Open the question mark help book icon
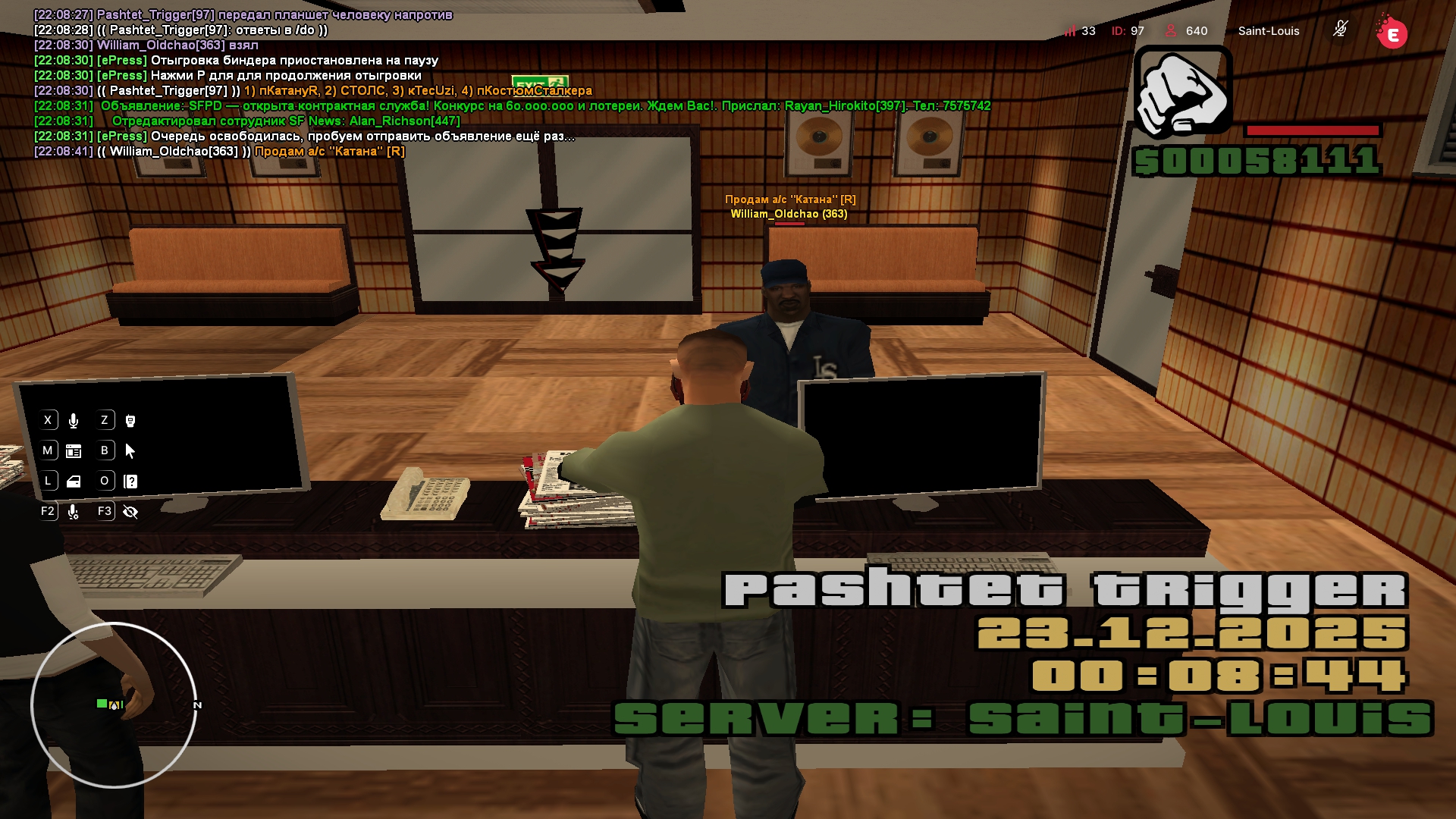Viewport: 1456px width, 819px height. [x=130, y=482]
